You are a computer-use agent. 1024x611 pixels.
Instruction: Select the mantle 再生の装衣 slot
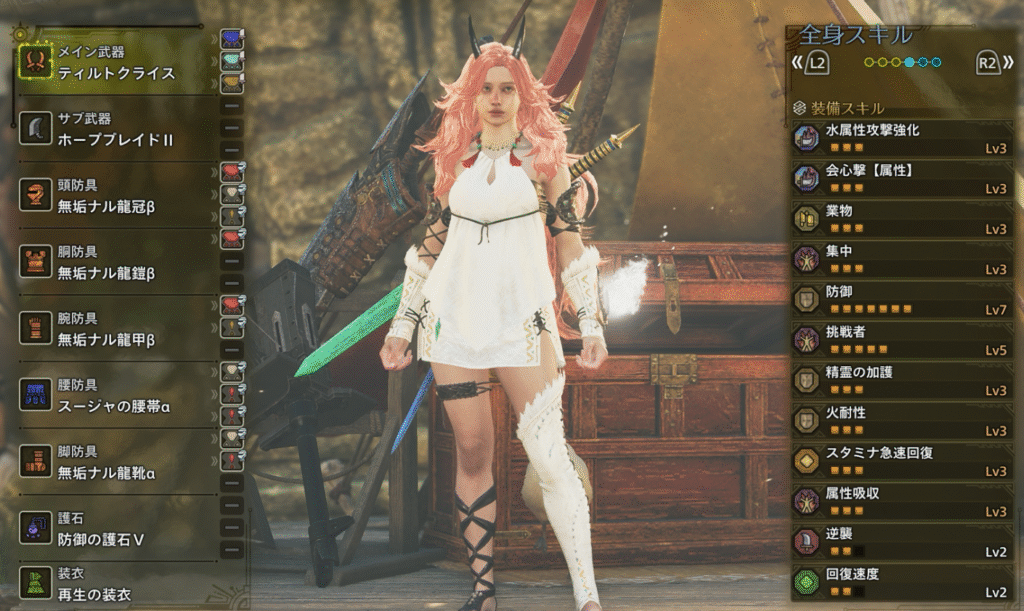tap(116, 585)
